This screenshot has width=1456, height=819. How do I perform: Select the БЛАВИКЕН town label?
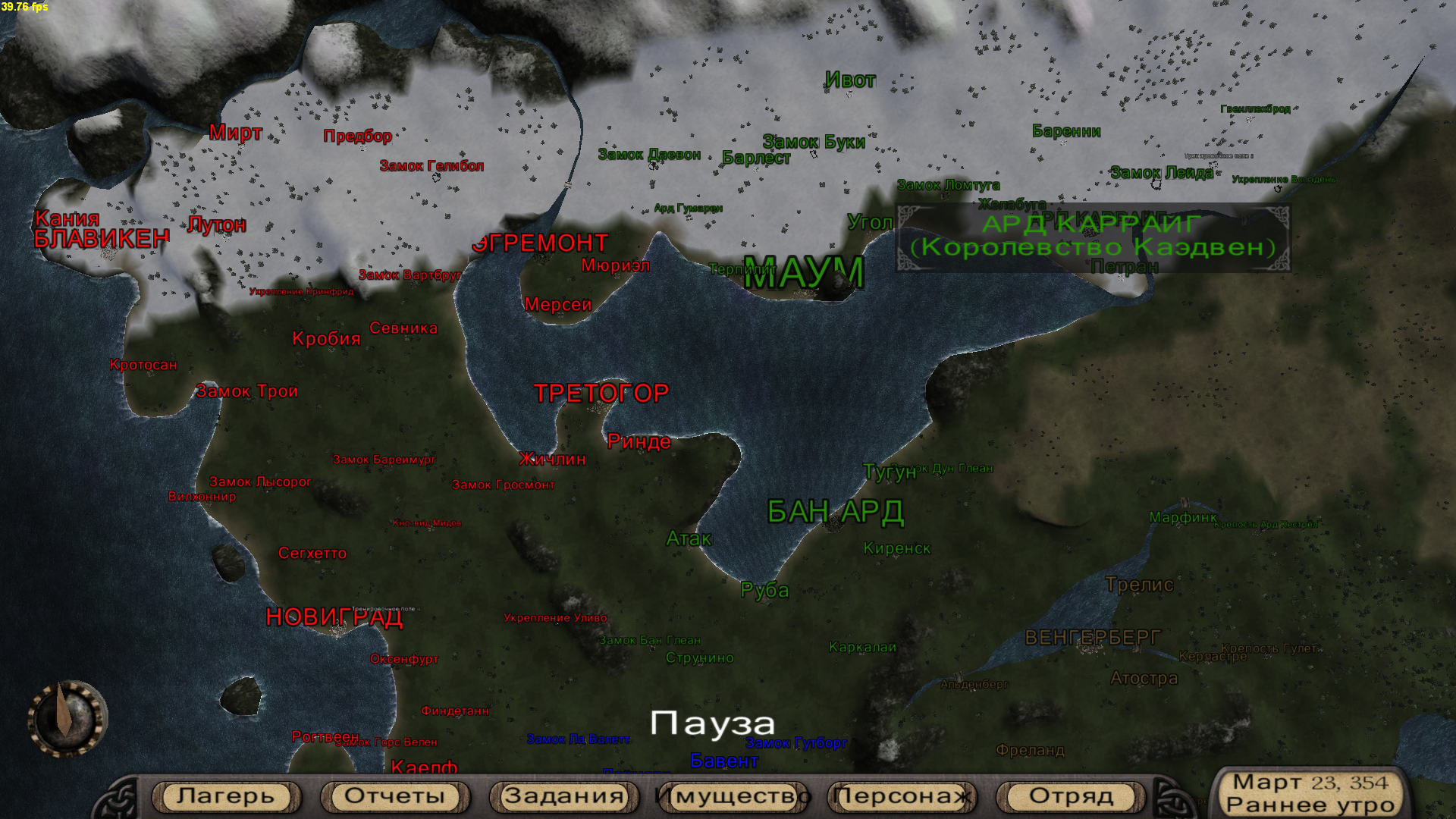(102, 239)
